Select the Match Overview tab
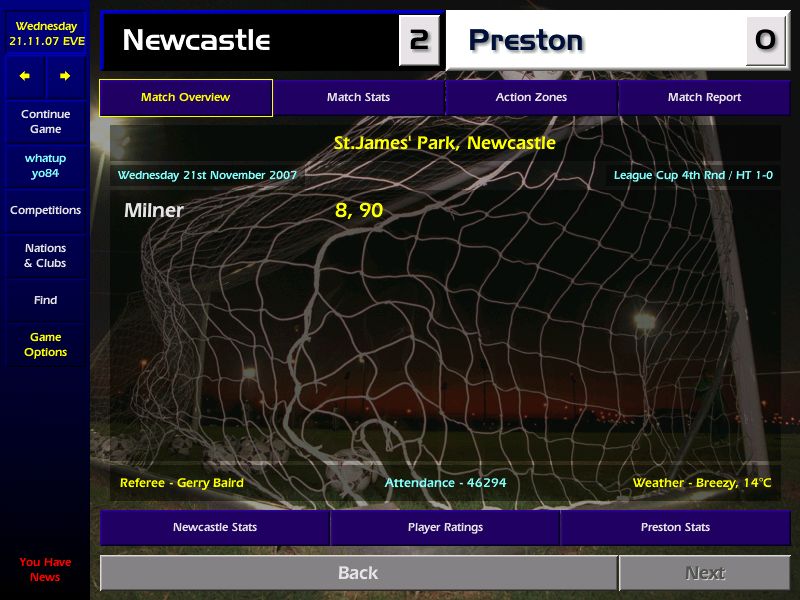Image resolution: width=800 pixels, height=600 pixels. 185,98
